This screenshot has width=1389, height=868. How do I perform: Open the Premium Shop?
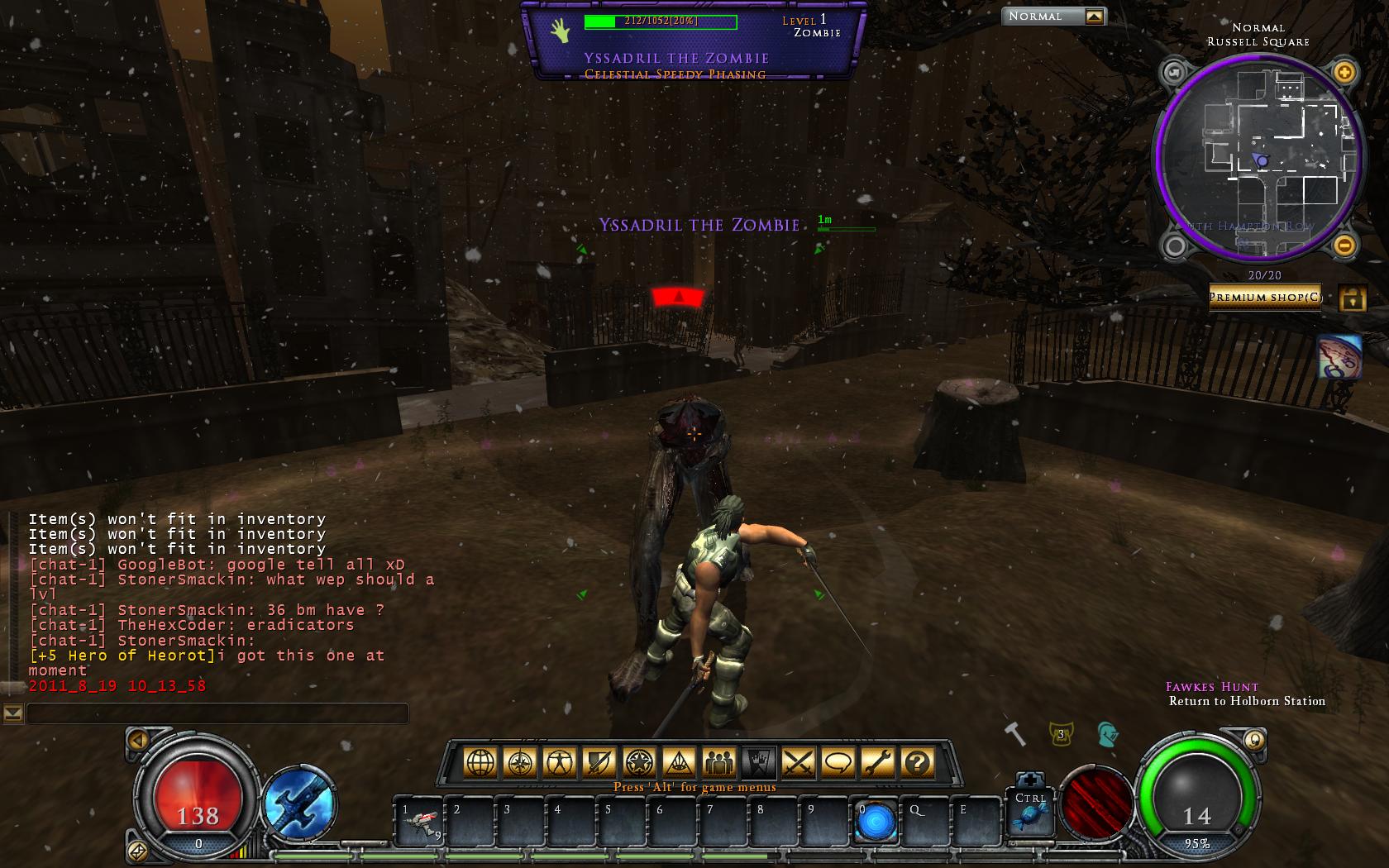click(1265, 298)
